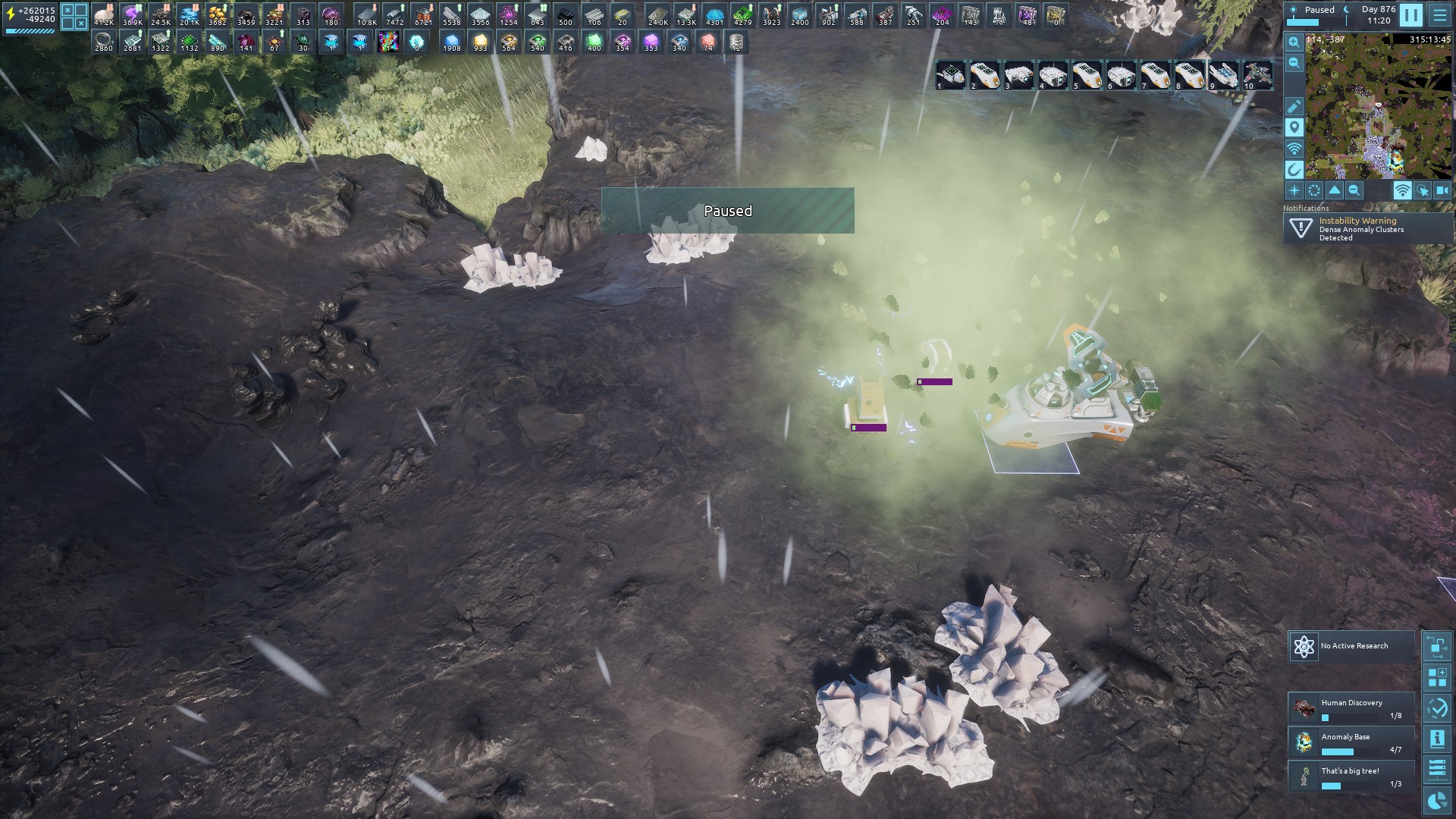Viewport: 1456px width, 819px height.
Task: Zoom in on the minimap
Action: tap(1294, 43)
